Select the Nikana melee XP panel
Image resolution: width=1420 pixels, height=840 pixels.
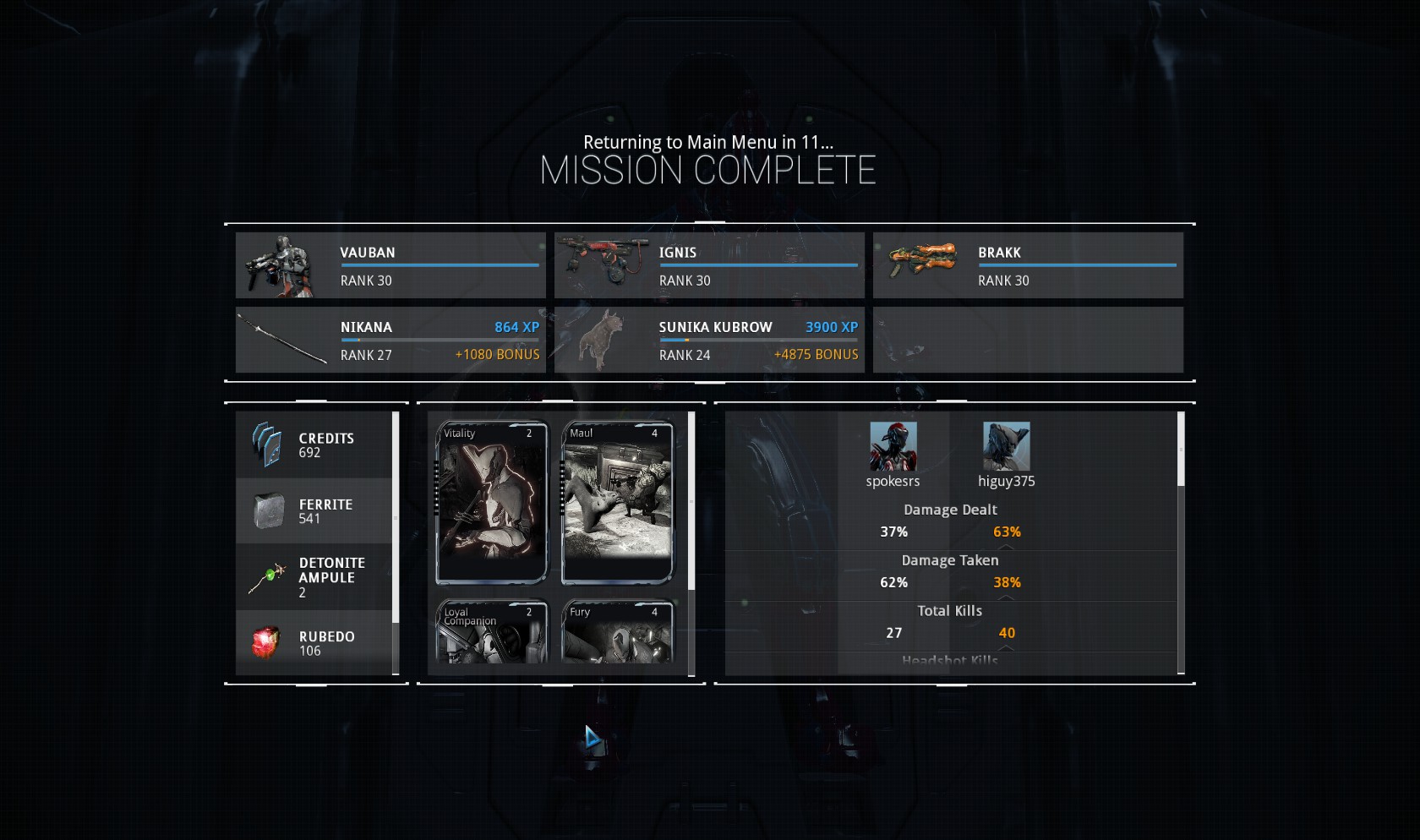click(x=390, y=340)
